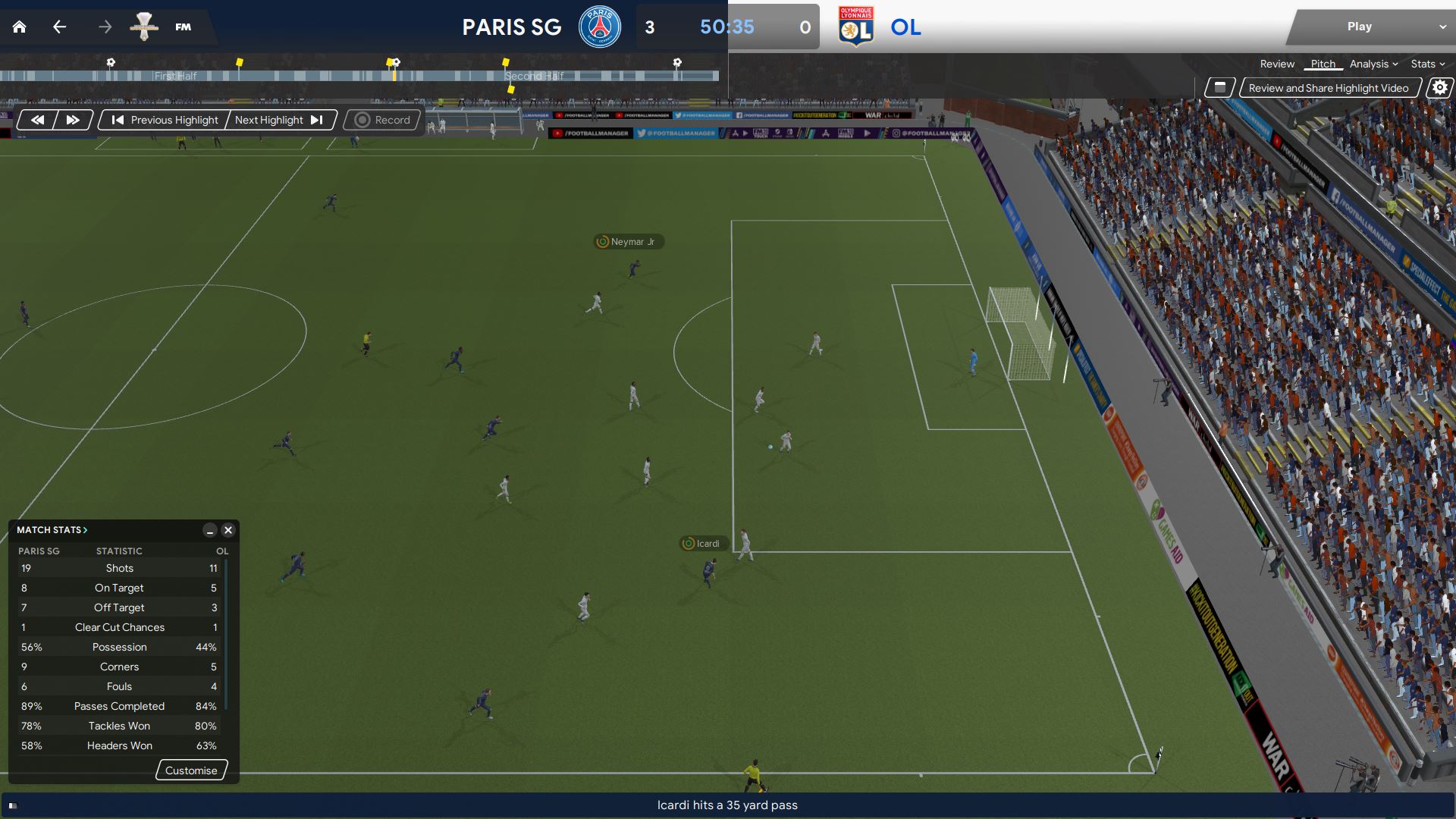The width and height of the screenshot is (1456, 819).
Task: Select the Neymar Jr player label
Action: coord(627,242)
